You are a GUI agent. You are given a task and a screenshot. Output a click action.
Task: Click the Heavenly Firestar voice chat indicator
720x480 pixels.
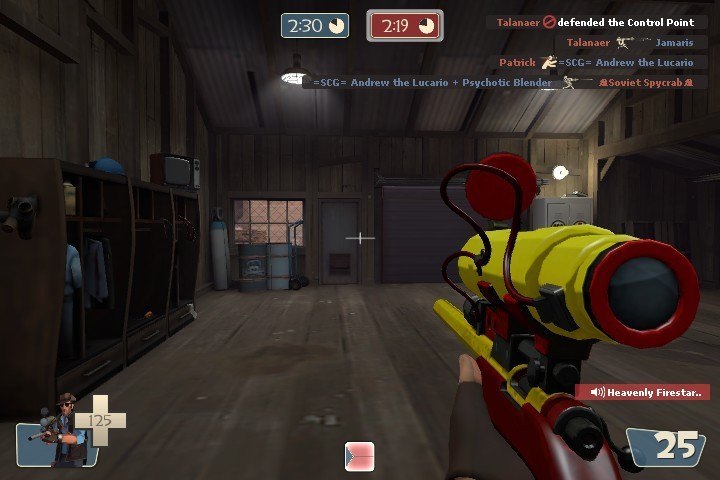642,392
